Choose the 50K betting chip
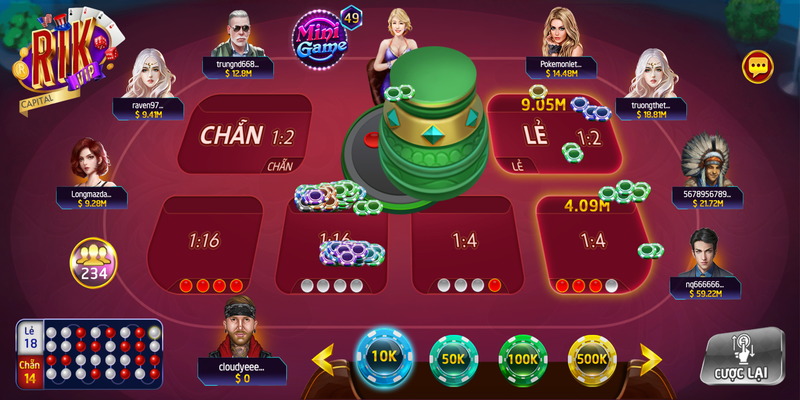 pyautogui.click(x=455, y=358)
